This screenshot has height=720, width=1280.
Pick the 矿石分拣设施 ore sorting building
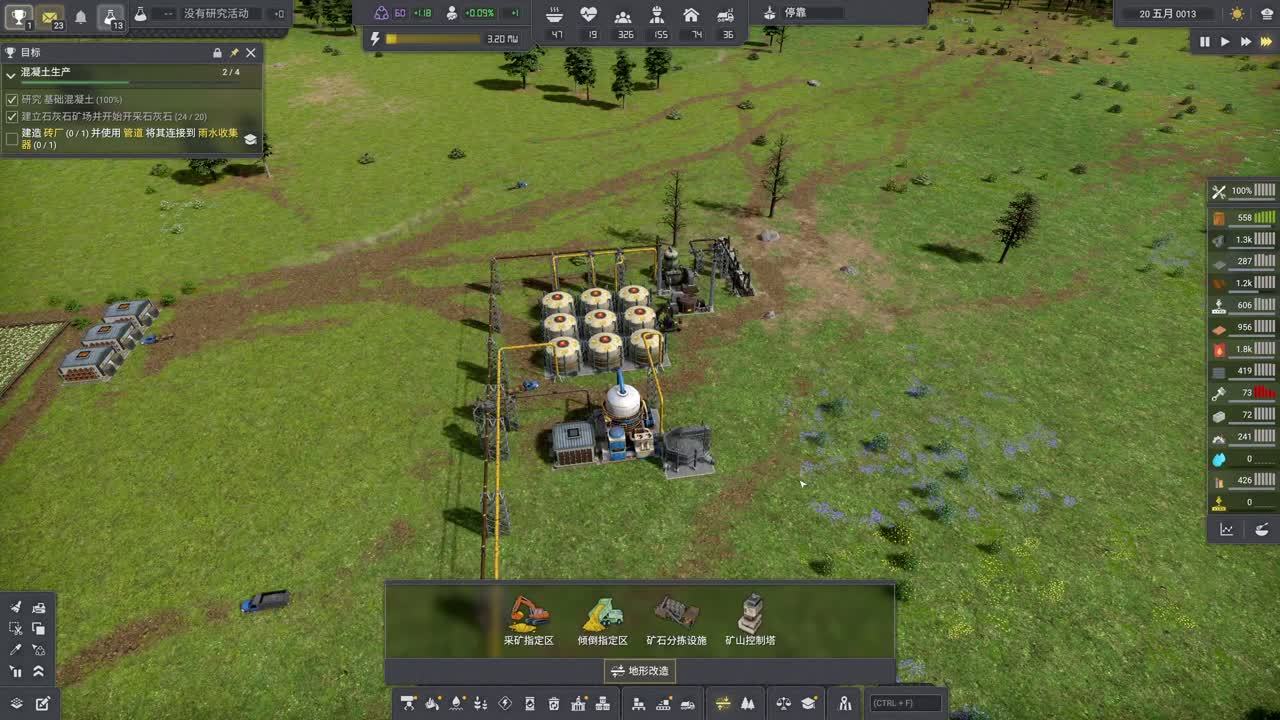point(676,620)
